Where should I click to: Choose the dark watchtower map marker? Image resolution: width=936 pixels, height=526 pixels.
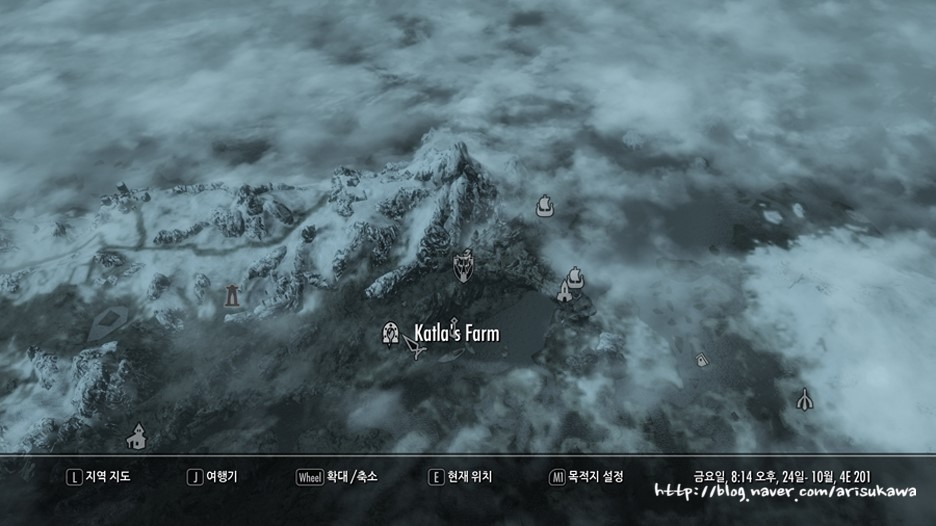[x=232, y=294]
